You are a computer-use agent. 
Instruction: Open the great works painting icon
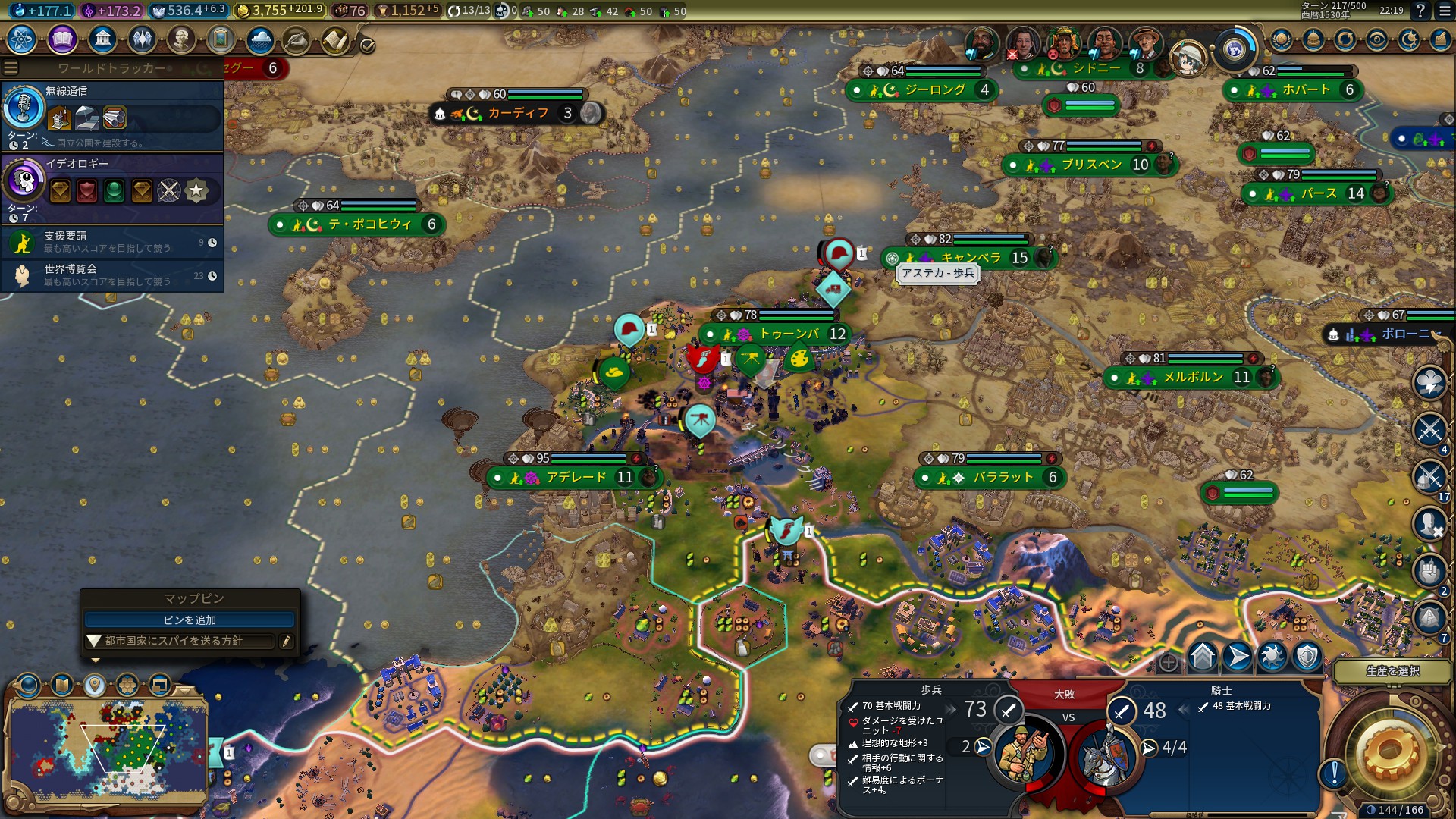[x=221, y=39]
